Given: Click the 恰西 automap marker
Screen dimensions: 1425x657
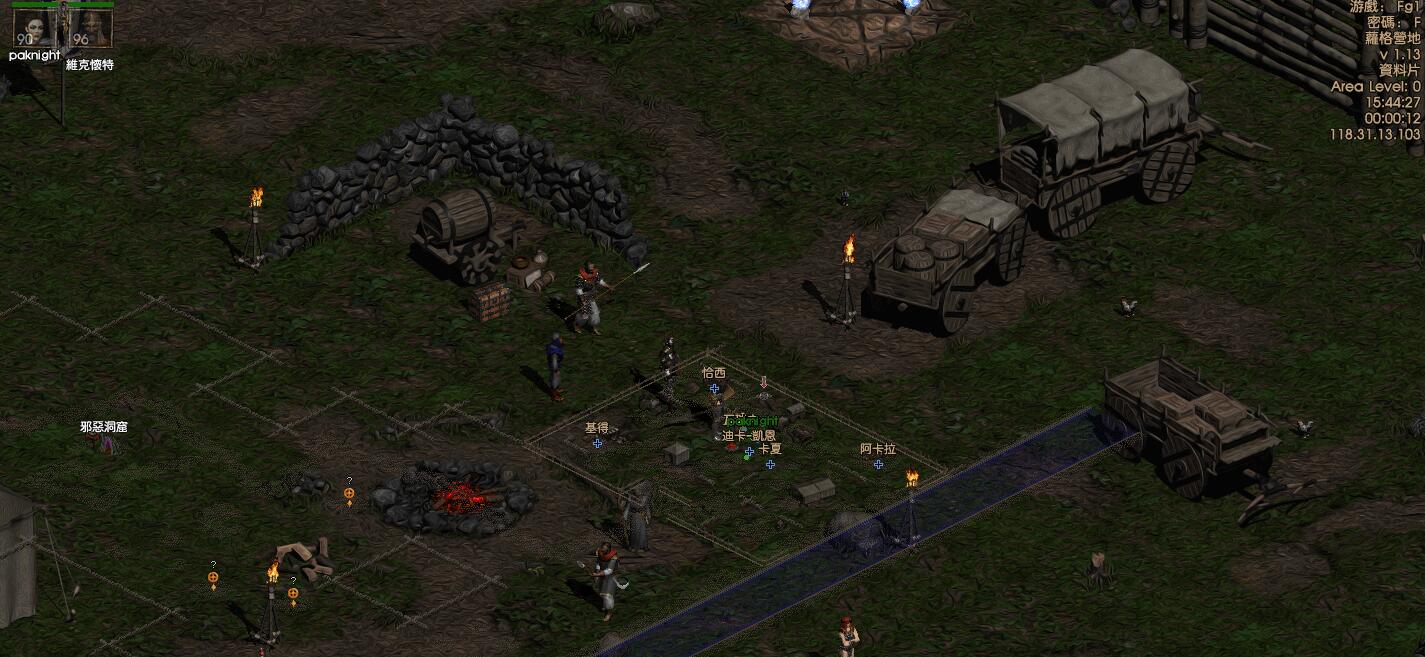Looking at the screenshot, I should click(714, 387).
